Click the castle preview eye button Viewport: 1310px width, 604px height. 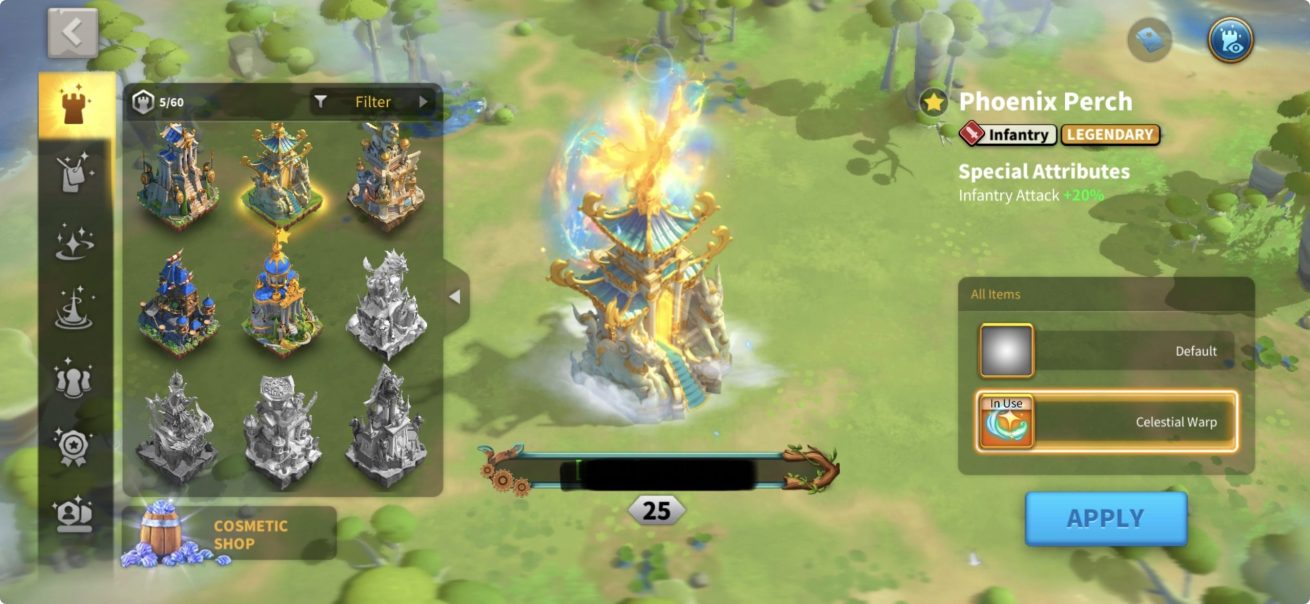coord(1230,40)
